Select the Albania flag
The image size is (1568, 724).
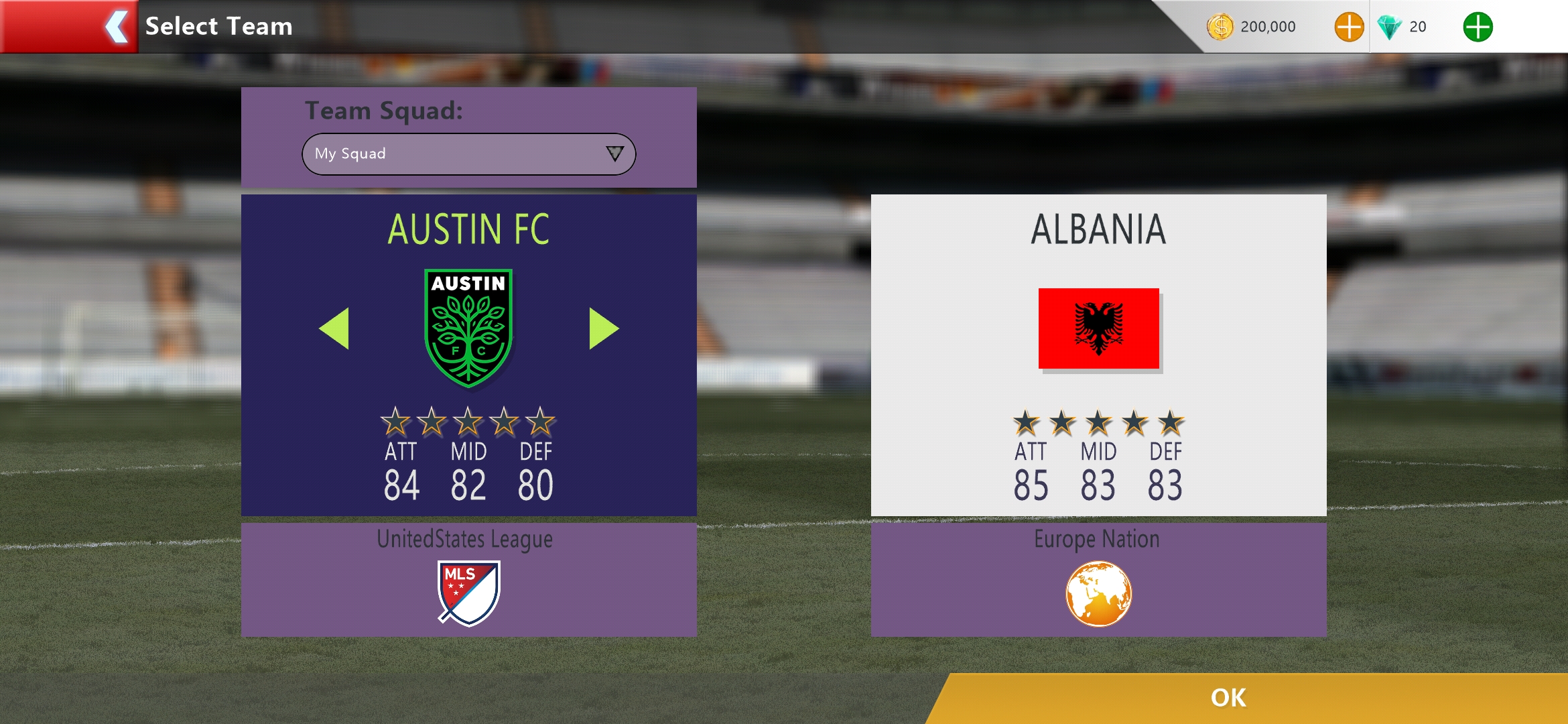pyautogui.click(x=1098, y=328)
